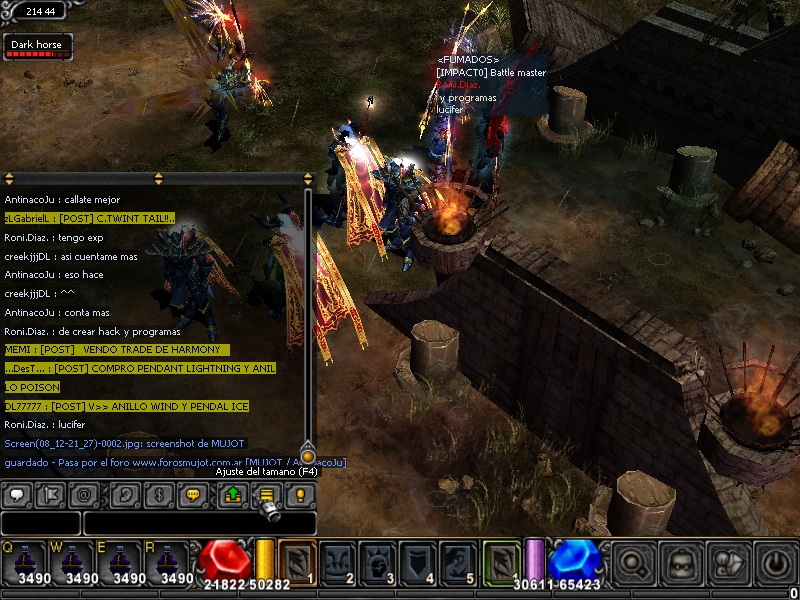The width and height of the screenshot is (800, 600).
Task: Open the speech bubble chat mode button
Action: point(17,494)
